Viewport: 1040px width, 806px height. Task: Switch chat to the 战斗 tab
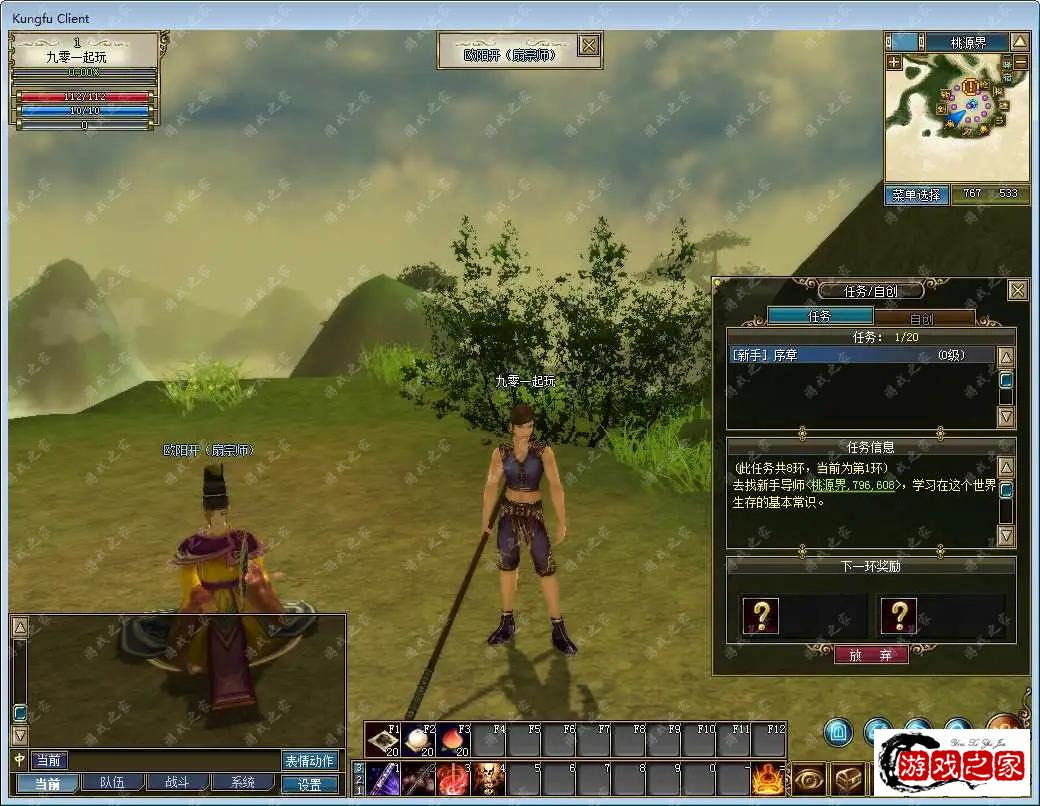tap(175, 783)
